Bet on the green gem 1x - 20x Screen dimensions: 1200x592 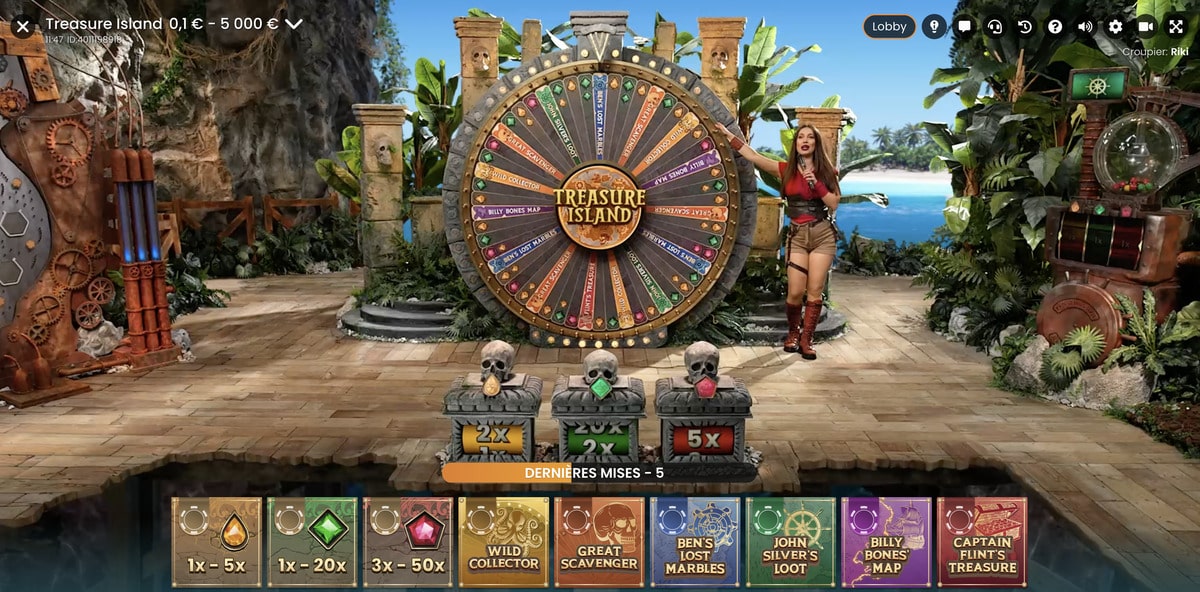(312, 542)
